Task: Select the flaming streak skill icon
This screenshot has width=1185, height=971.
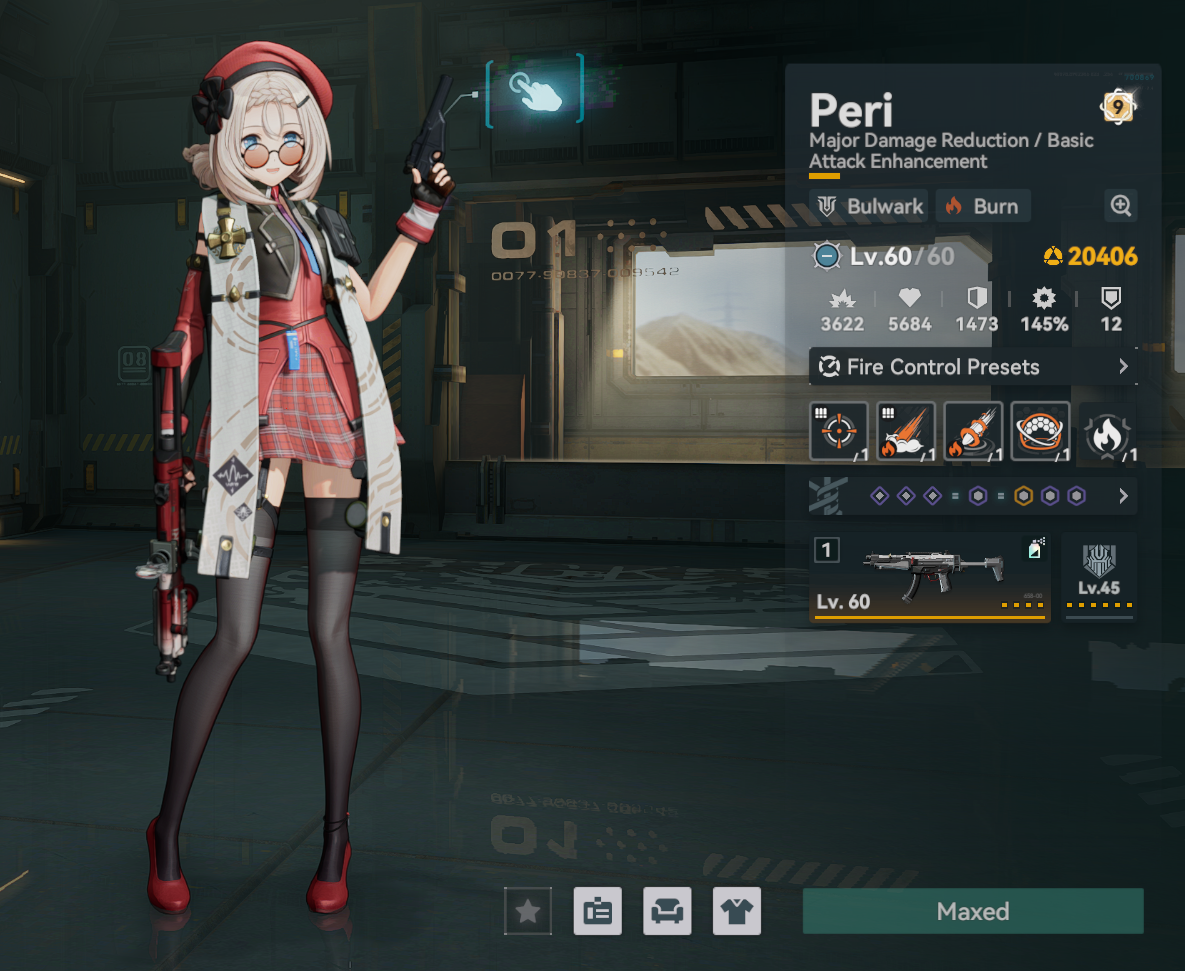Action: click(906, 432)
